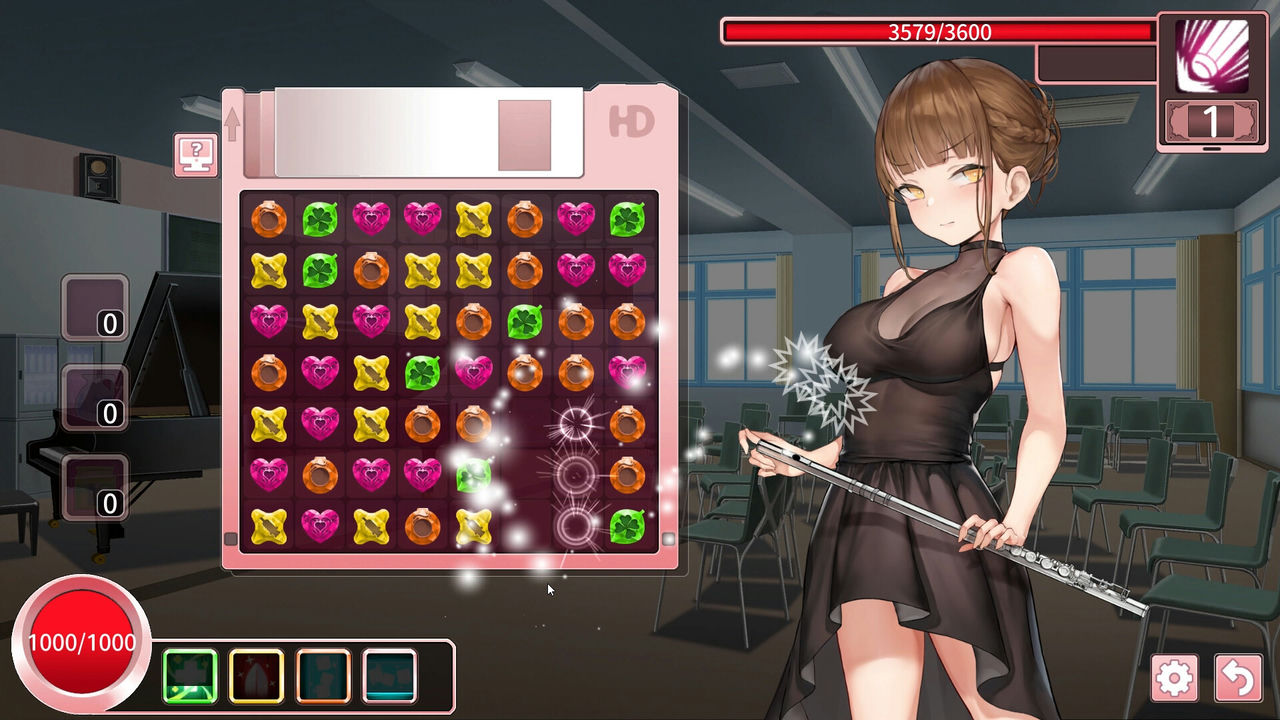Open the on-screen help monitor icon
Screen dimensions: 1280x720
pyautogui.click(x=195, y=153)
